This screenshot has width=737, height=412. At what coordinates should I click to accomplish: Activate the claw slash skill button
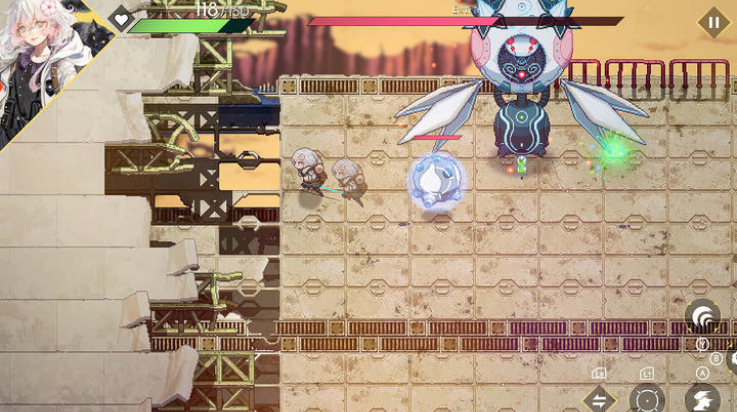click(703, 318)
